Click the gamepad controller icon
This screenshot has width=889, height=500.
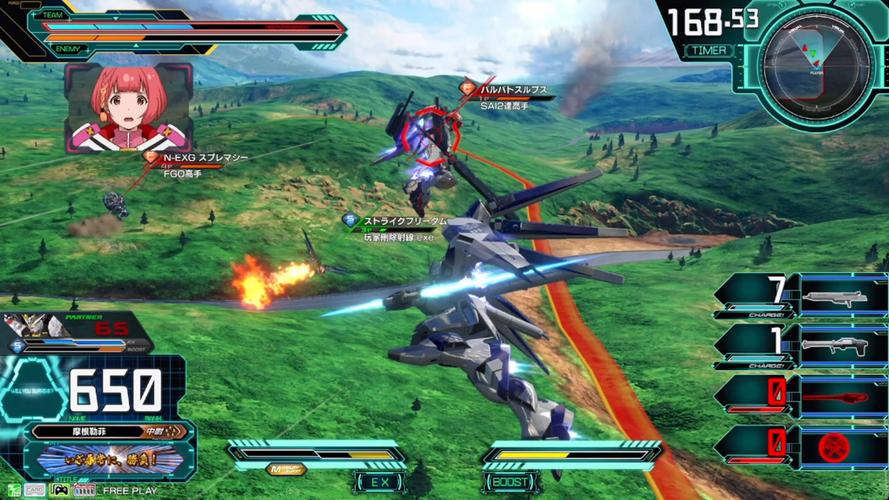tap(60, 490)
